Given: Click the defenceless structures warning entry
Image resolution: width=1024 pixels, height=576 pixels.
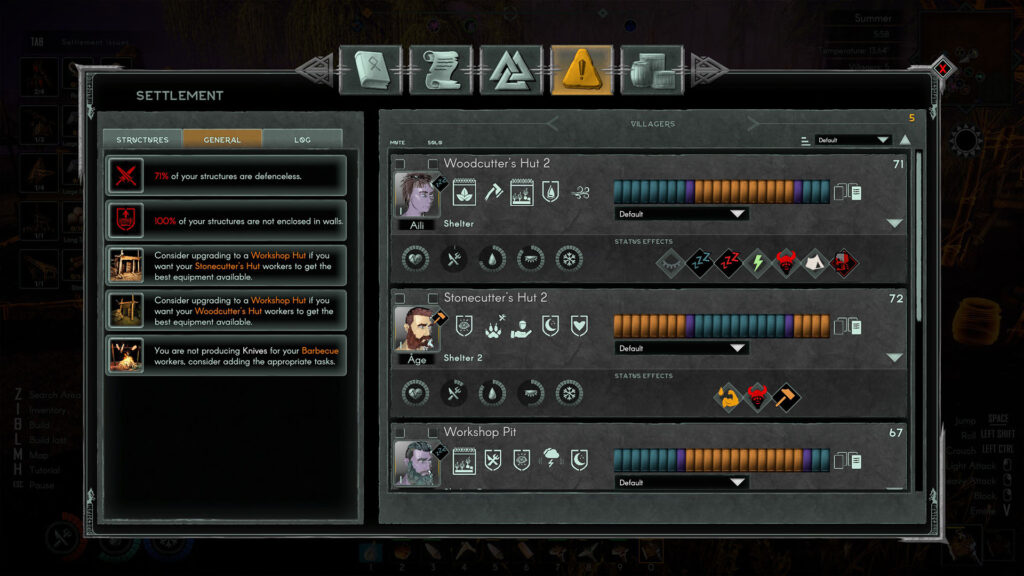Looking at the screenshot, I should click(226, 176).
